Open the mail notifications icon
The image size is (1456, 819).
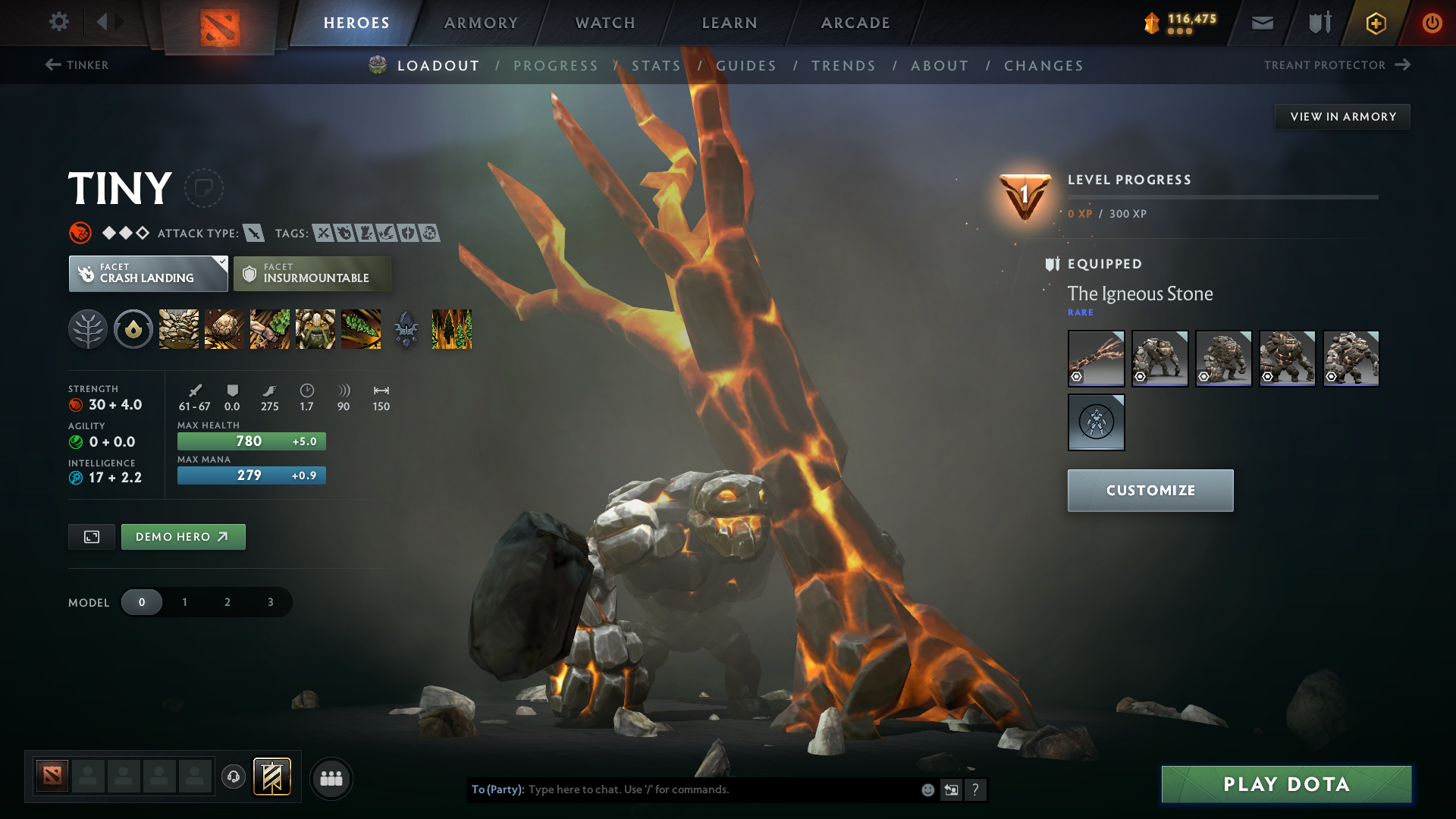click(x=1261, y=23)
